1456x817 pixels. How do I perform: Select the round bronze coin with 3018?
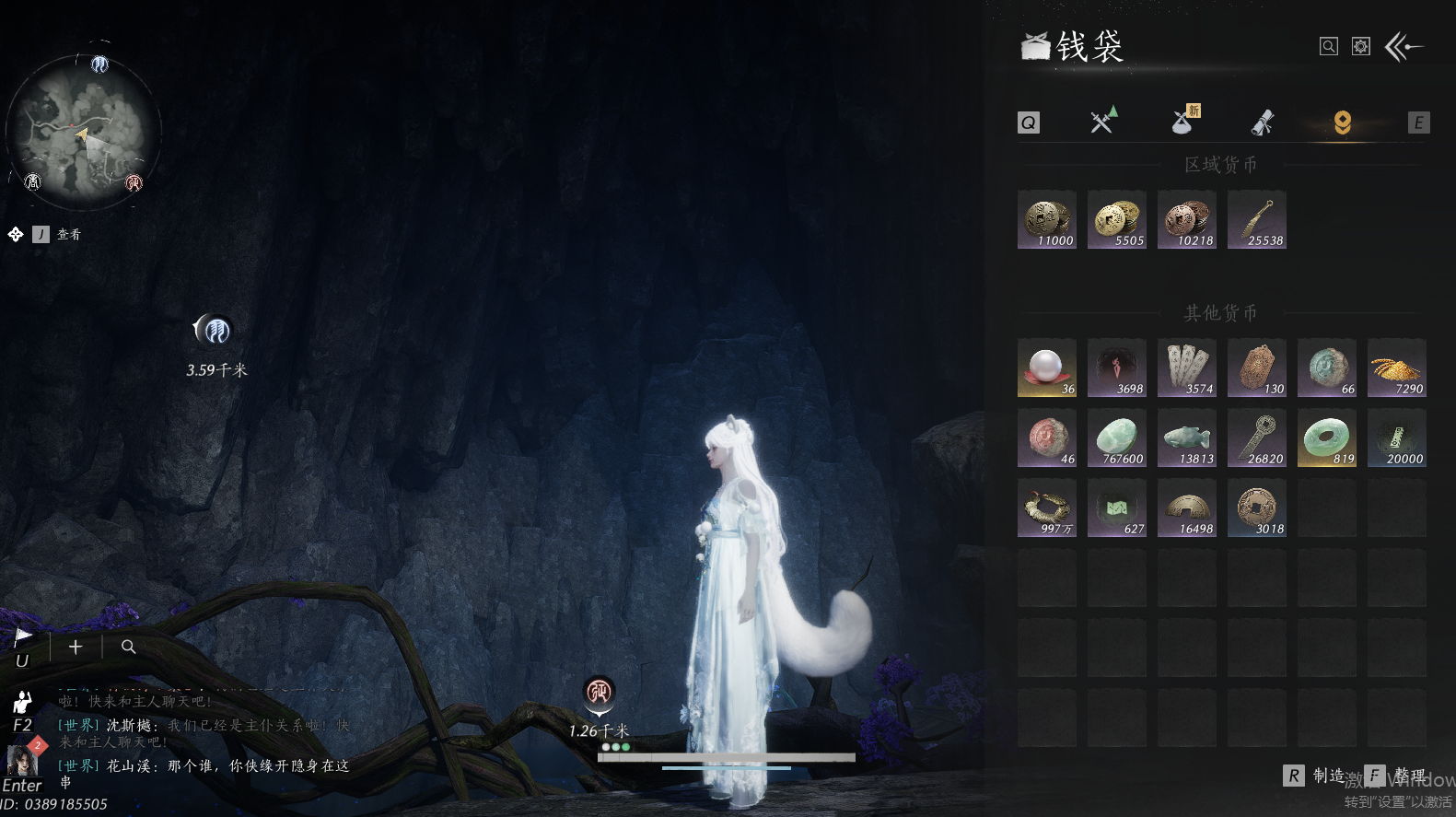pyautogui.click(x=1257, y=508)
